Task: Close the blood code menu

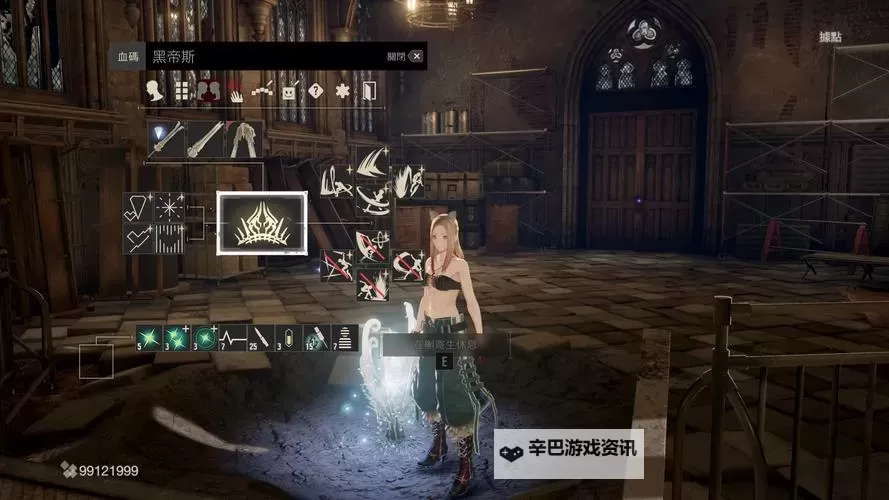Action: 416,56
